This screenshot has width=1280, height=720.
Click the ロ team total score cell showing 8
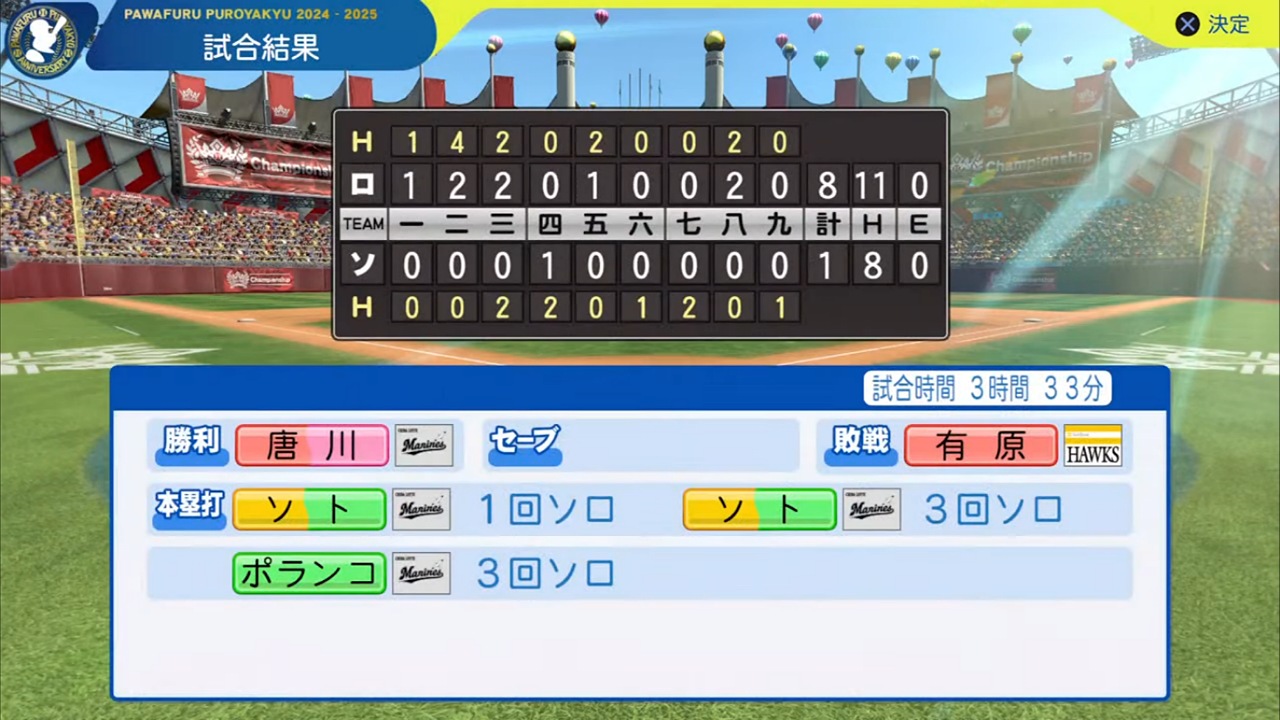pyautogui.click(x=827, y=184)
